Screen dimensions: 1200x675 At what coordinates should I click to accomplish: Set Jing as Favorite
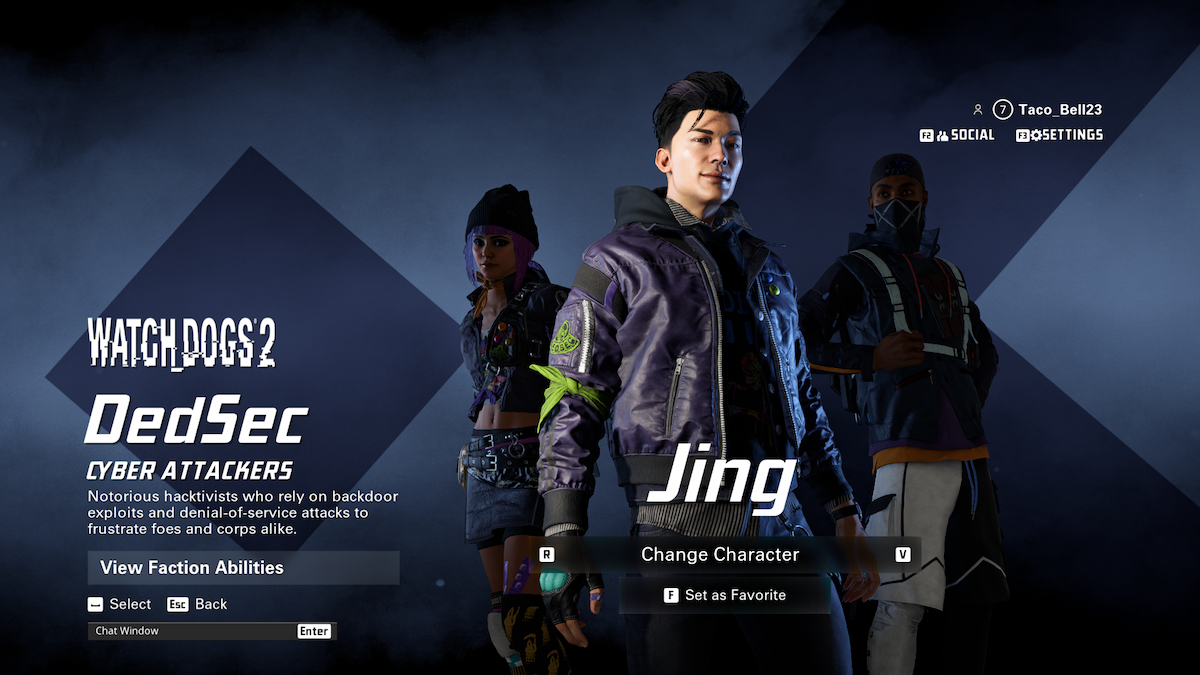725,595
